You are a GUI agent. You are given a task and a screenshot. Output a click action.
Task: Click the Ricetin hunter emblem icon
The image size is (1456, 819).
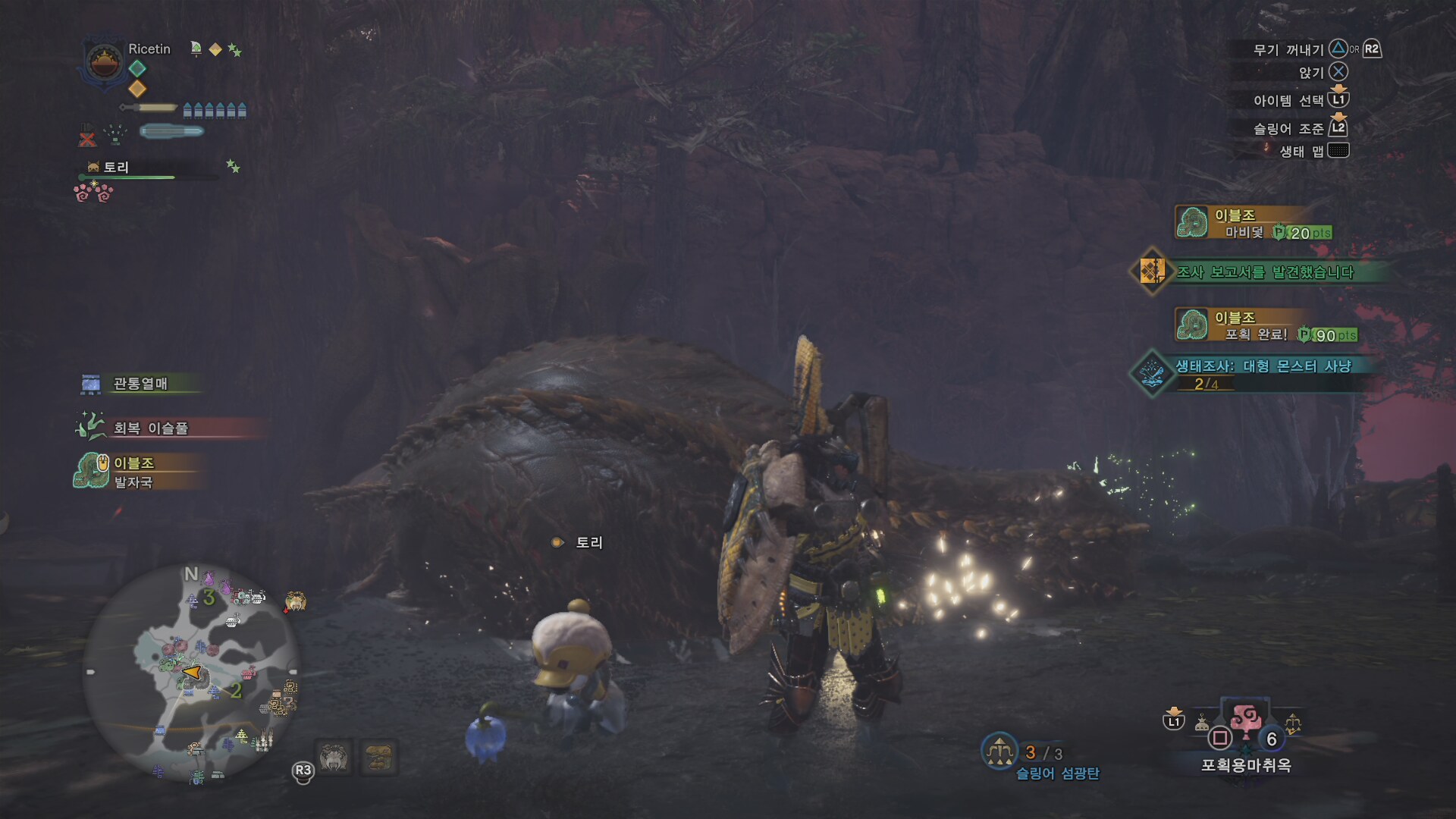click(105, 62)
